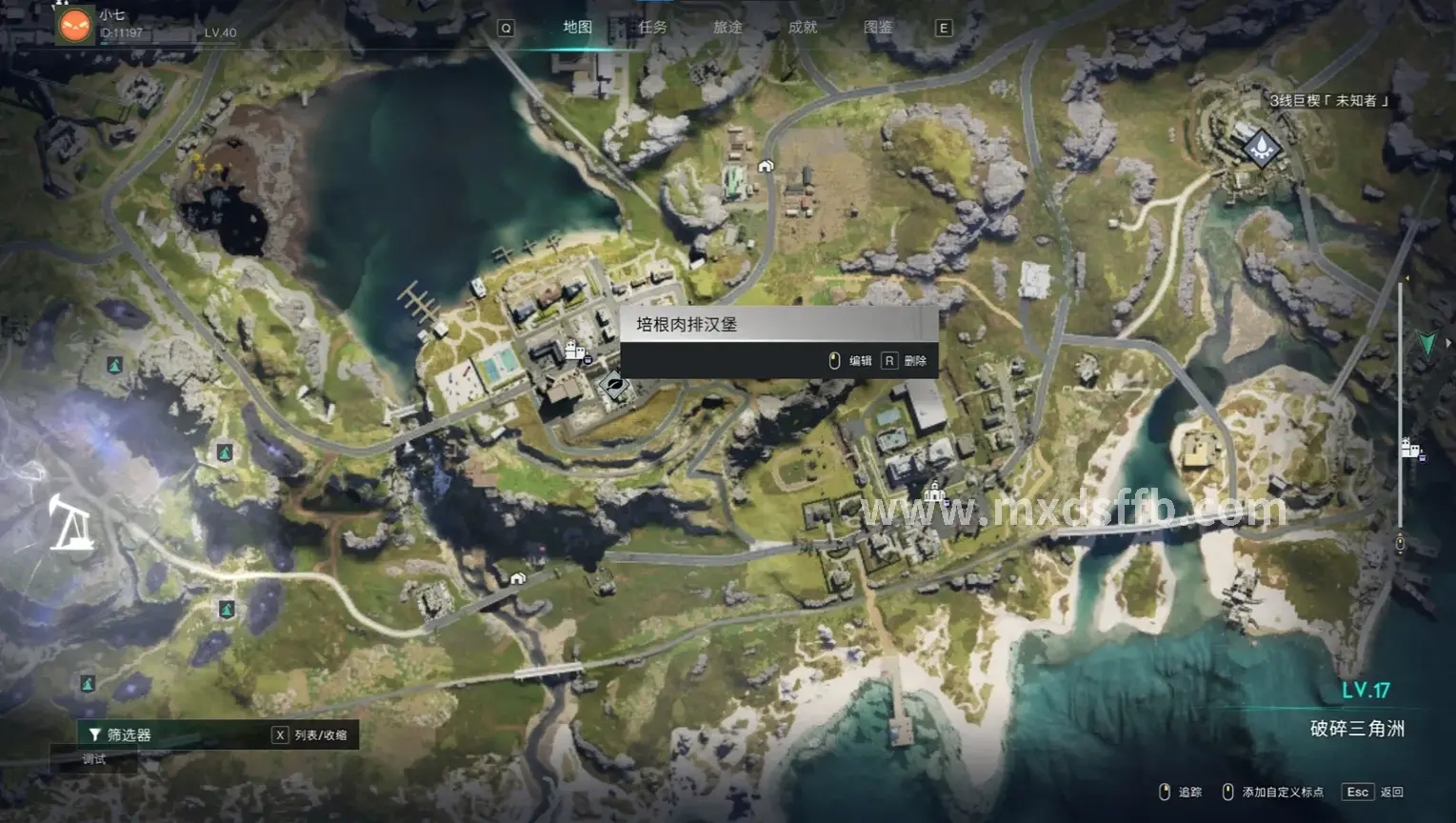Click the 3线巨楔「未知者」 diamond marker
Viewport: 1456px width, 823px height.
click(1262, 148)
